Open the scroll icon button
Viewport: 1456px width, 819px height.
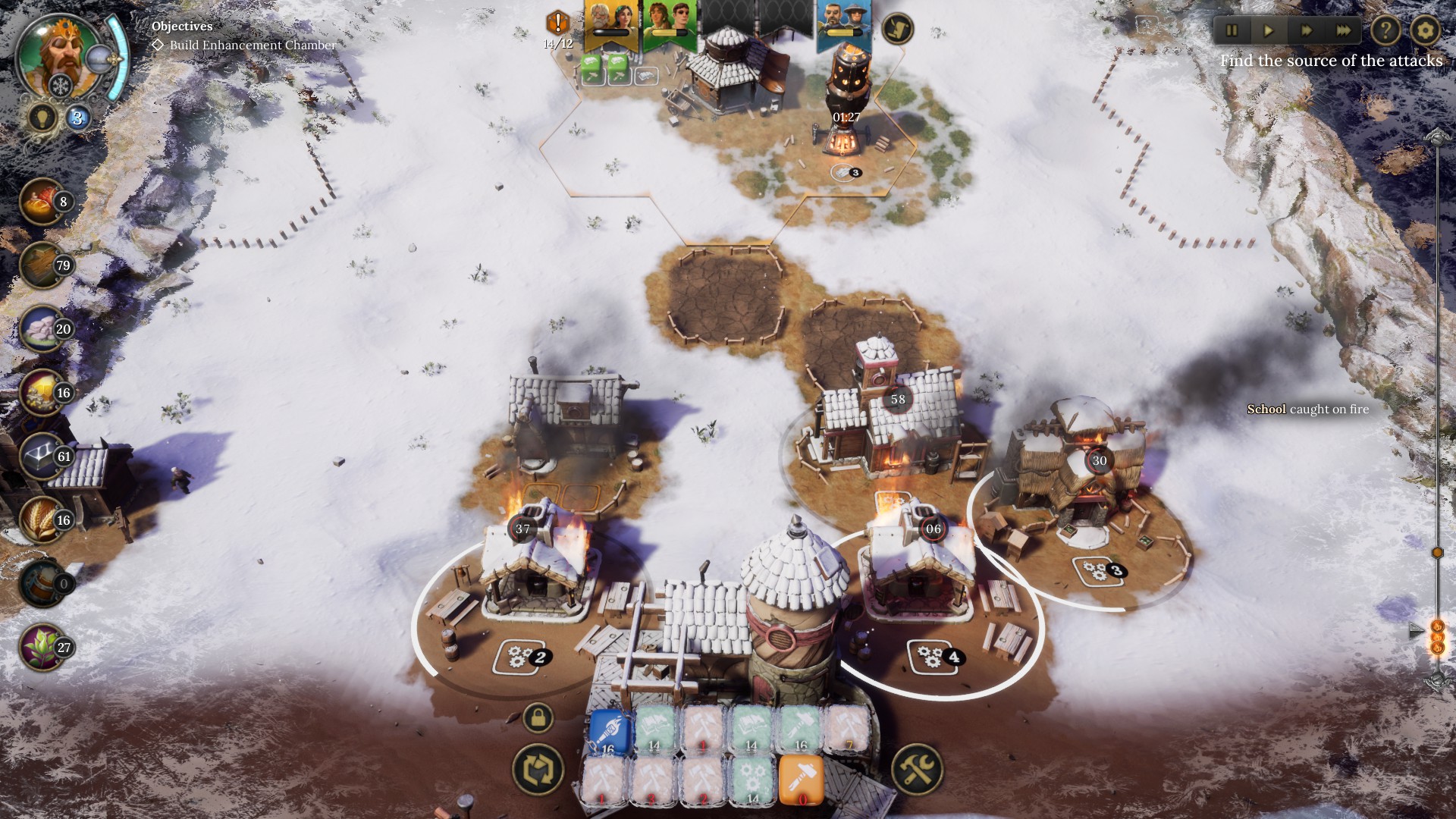click(898, 29)
